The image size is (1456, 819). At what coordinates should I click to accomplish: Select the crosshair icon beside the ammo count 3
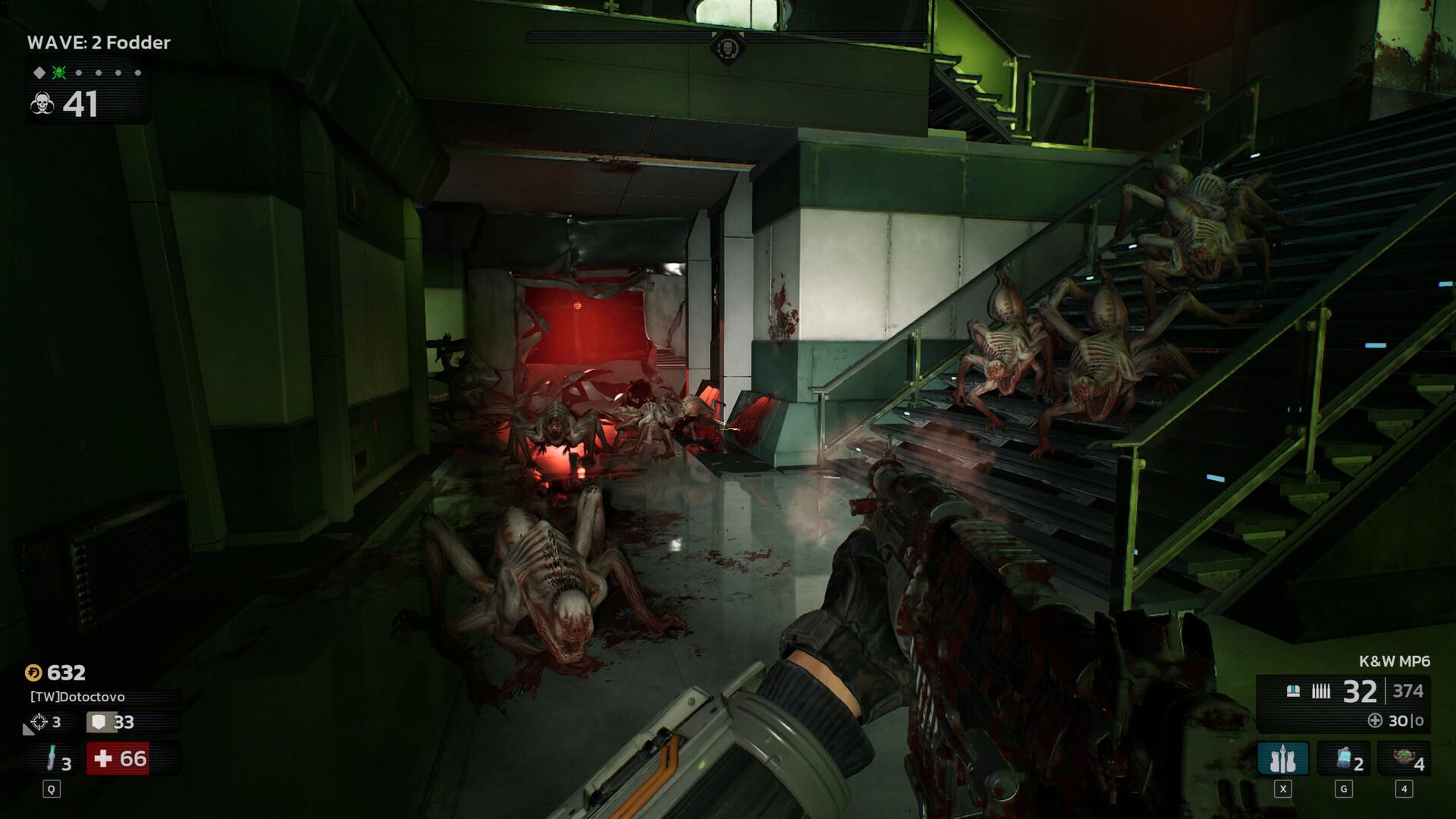pyautogui.click(x=40, y=721)
